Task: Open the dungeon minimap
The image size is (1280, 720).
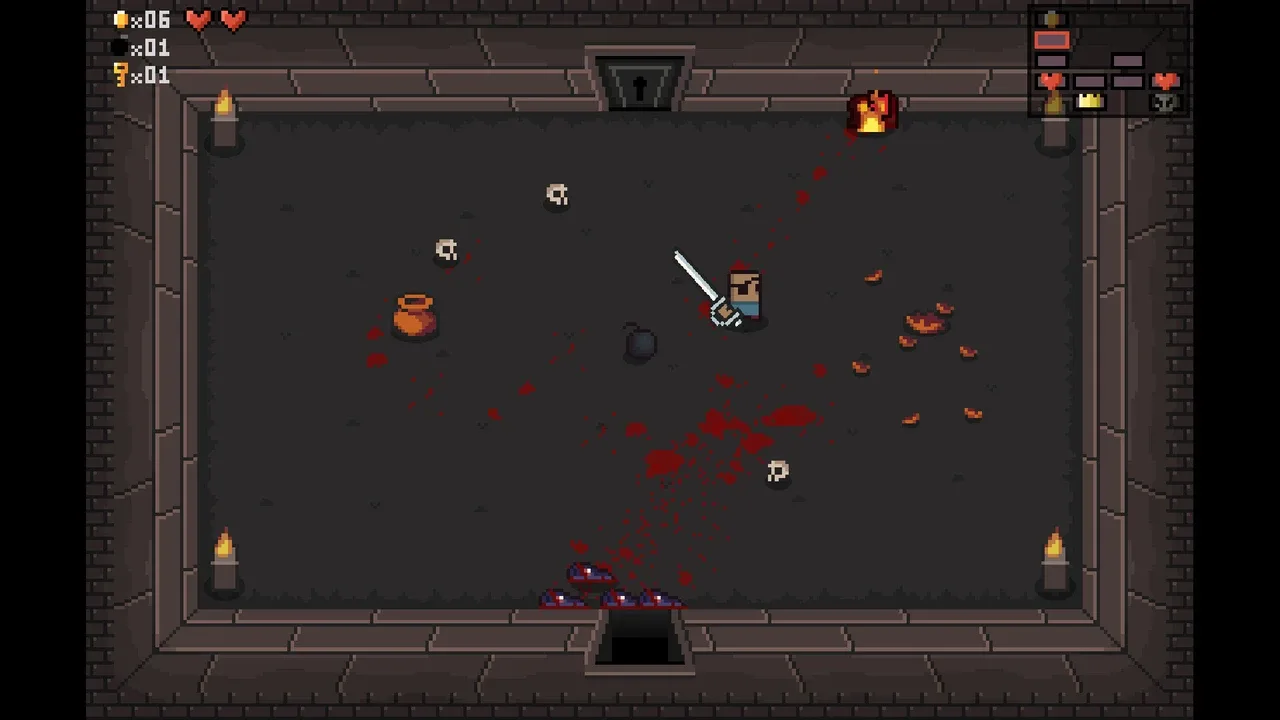Action: pos(1108,61)
